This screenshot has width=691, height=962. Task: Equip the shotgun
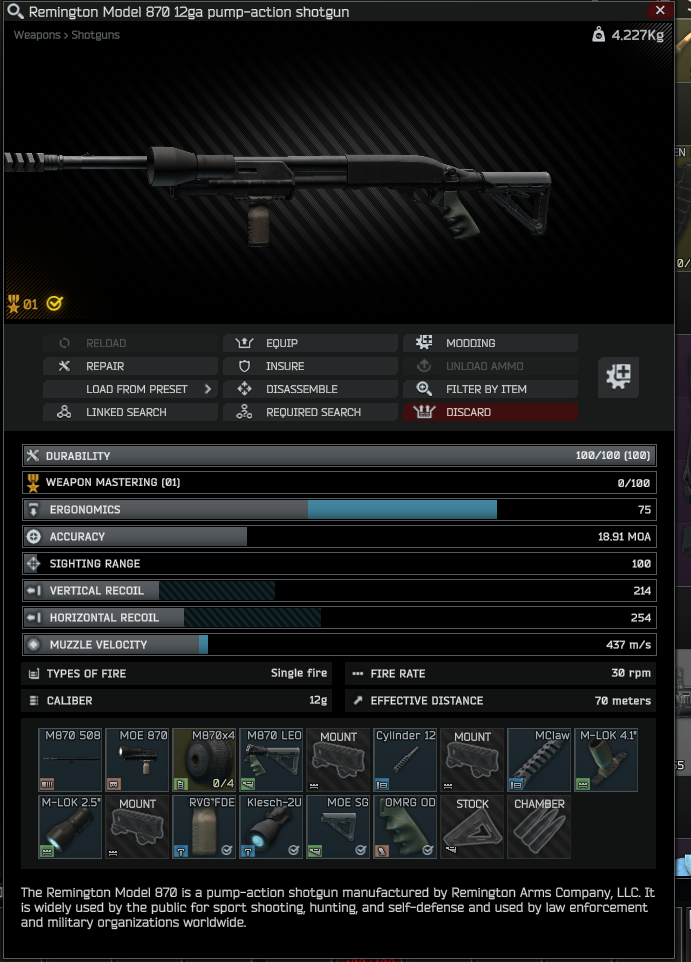309,343
